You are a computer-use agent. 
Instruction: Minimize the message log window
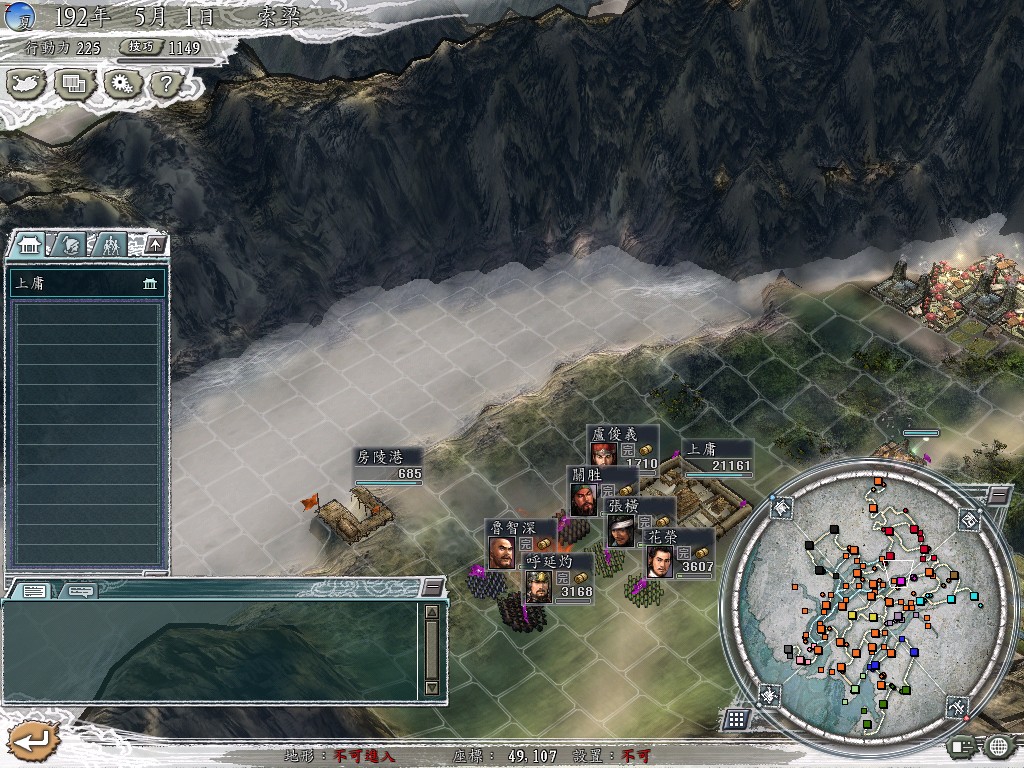[431, 586]
